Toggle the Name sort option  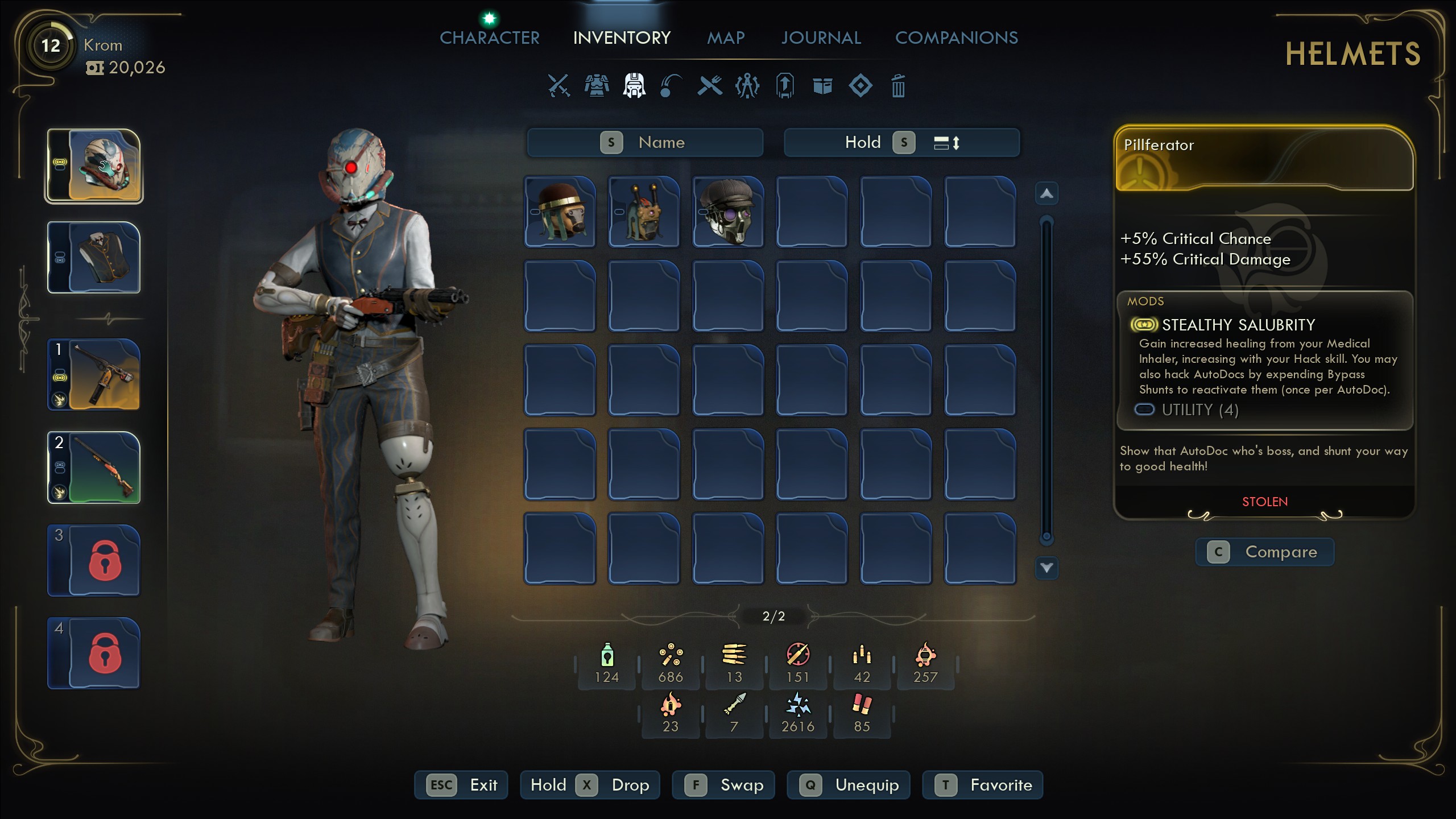click(x=645, y=142)
